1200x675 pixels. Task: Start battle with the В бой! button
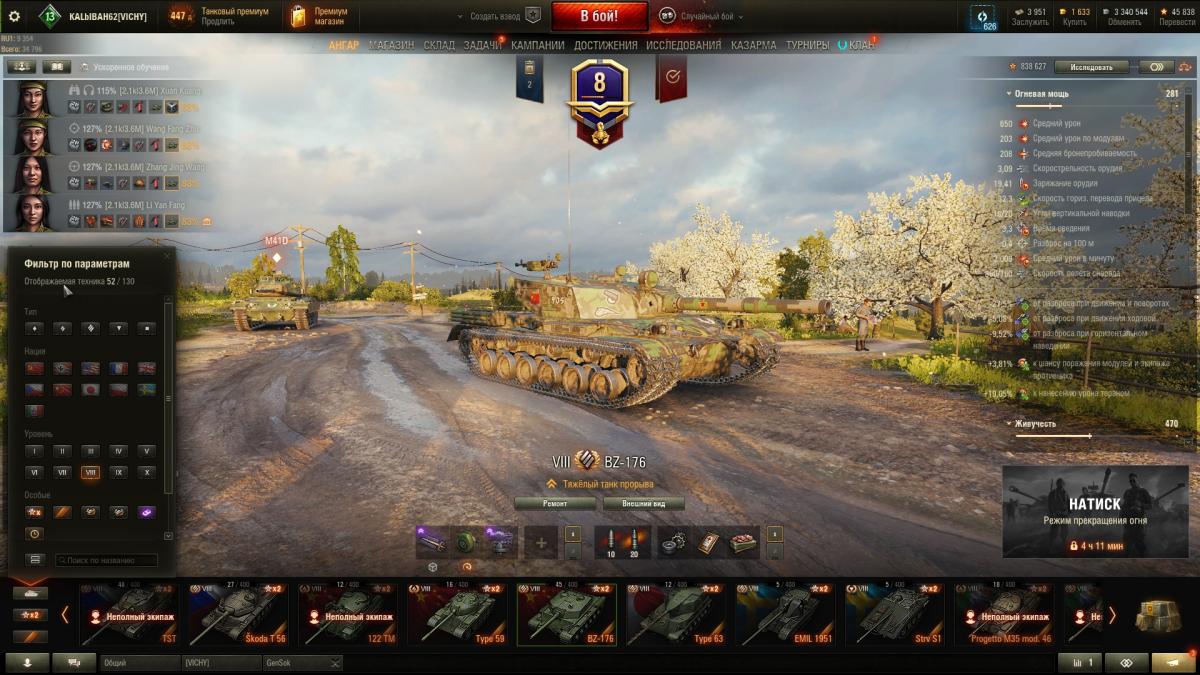(599, 16)
